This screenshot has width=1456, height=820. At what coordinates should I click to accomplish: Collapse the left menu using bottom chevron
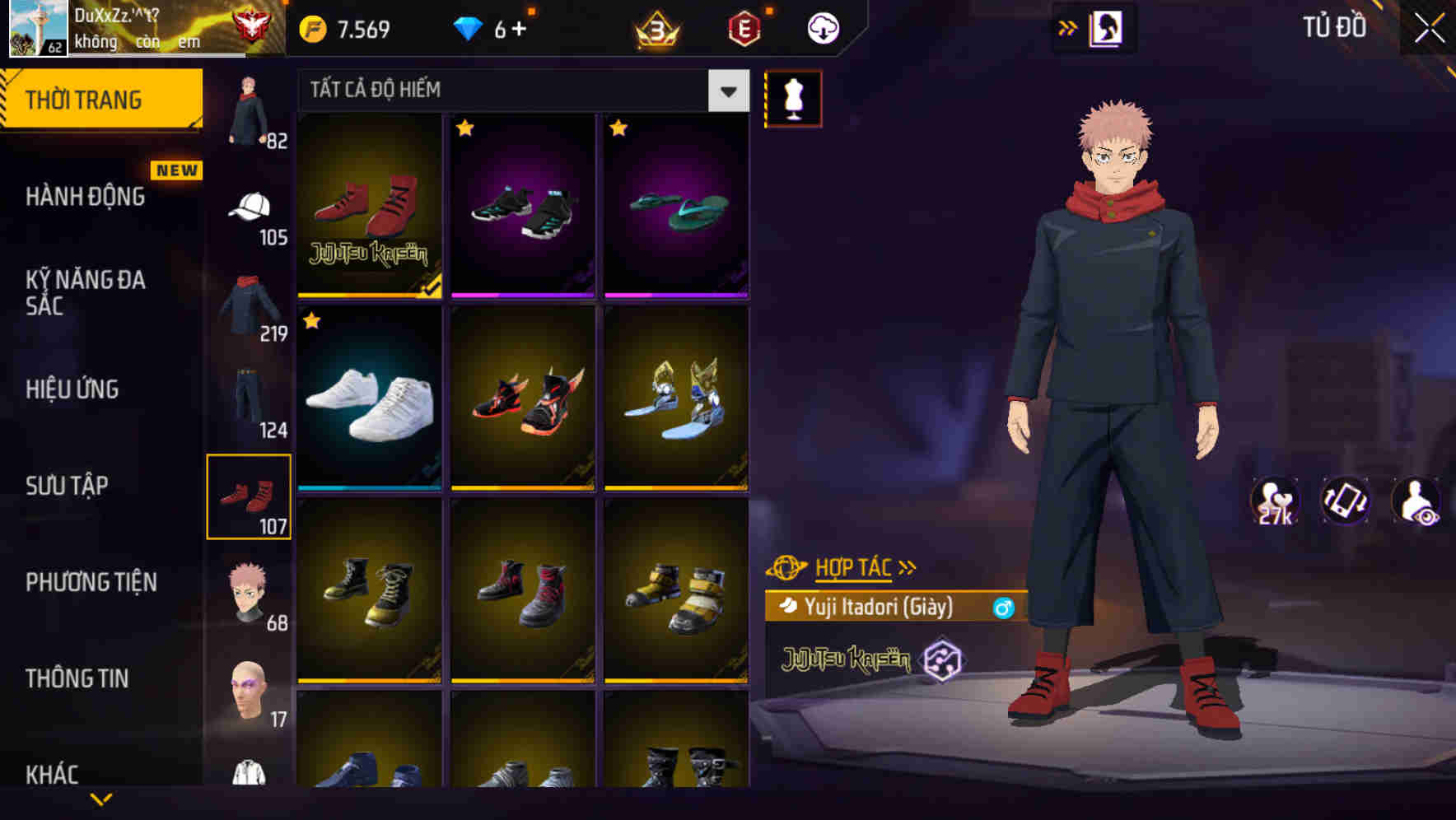pos(100,797)
